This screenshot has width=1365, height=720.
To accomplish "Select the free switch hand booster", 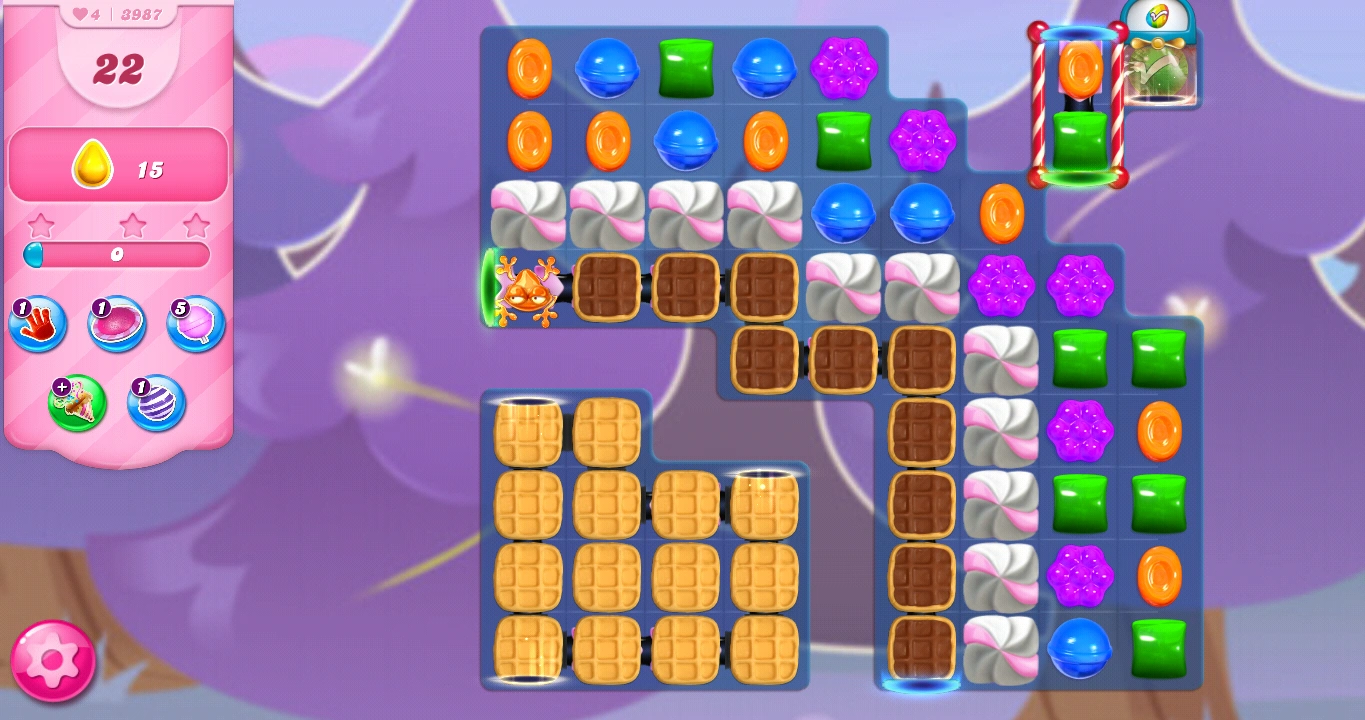I will click(37, 325).
